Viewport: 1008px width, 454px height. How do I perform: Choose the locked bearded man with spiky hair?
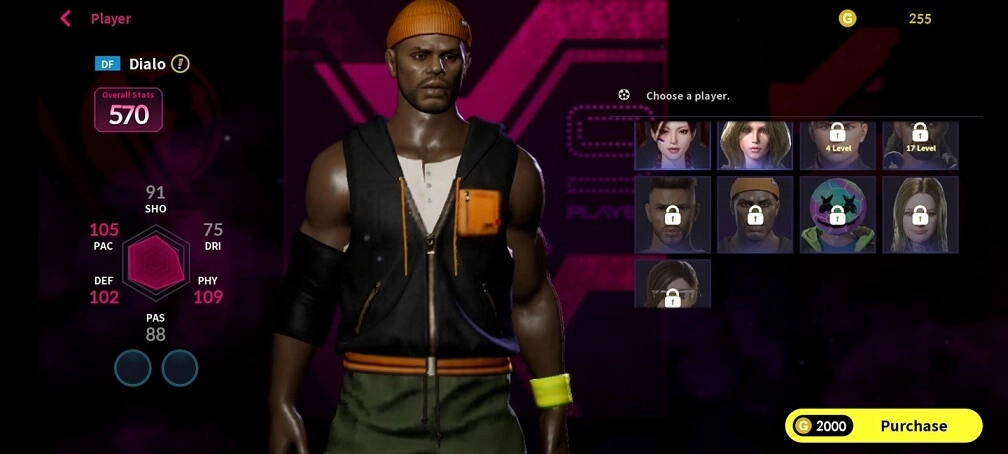click(x=673, y=214)
